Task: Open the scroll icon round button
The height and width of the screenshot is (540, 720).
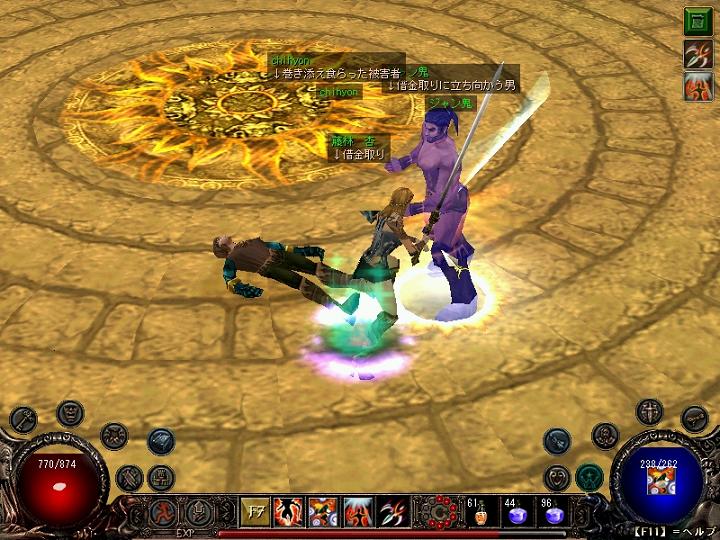Action: pyautogui.click(x=695, y=418)
